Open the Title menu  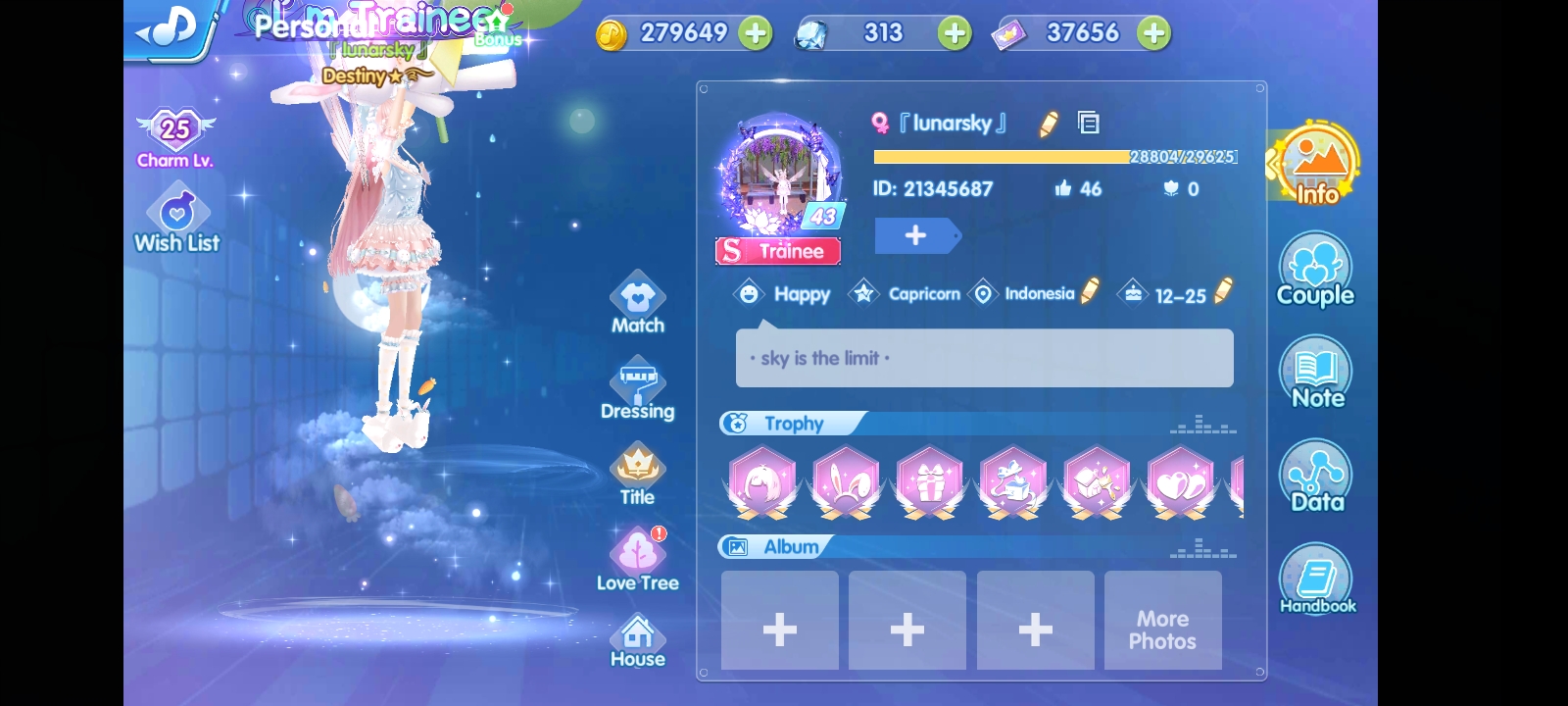(x=637, y=475)
